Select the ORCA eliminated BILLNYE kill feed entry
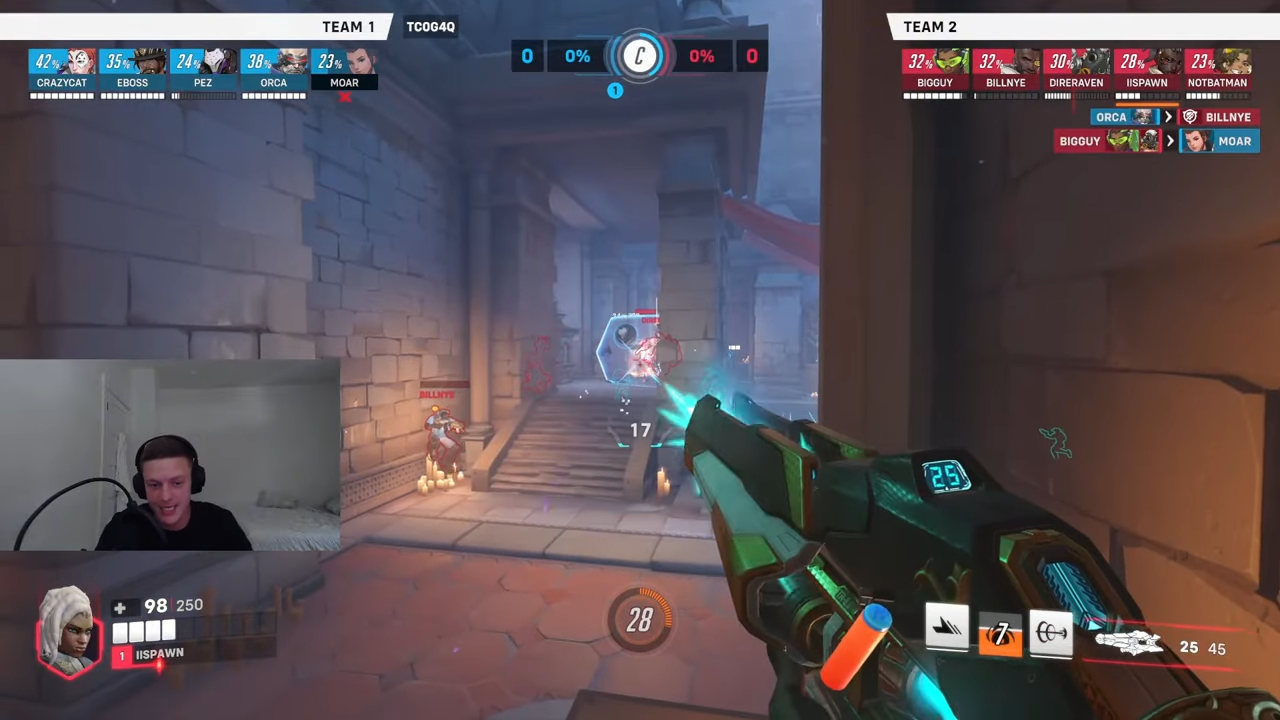Screen dimensions: 1280x720 coord(1174,117)
